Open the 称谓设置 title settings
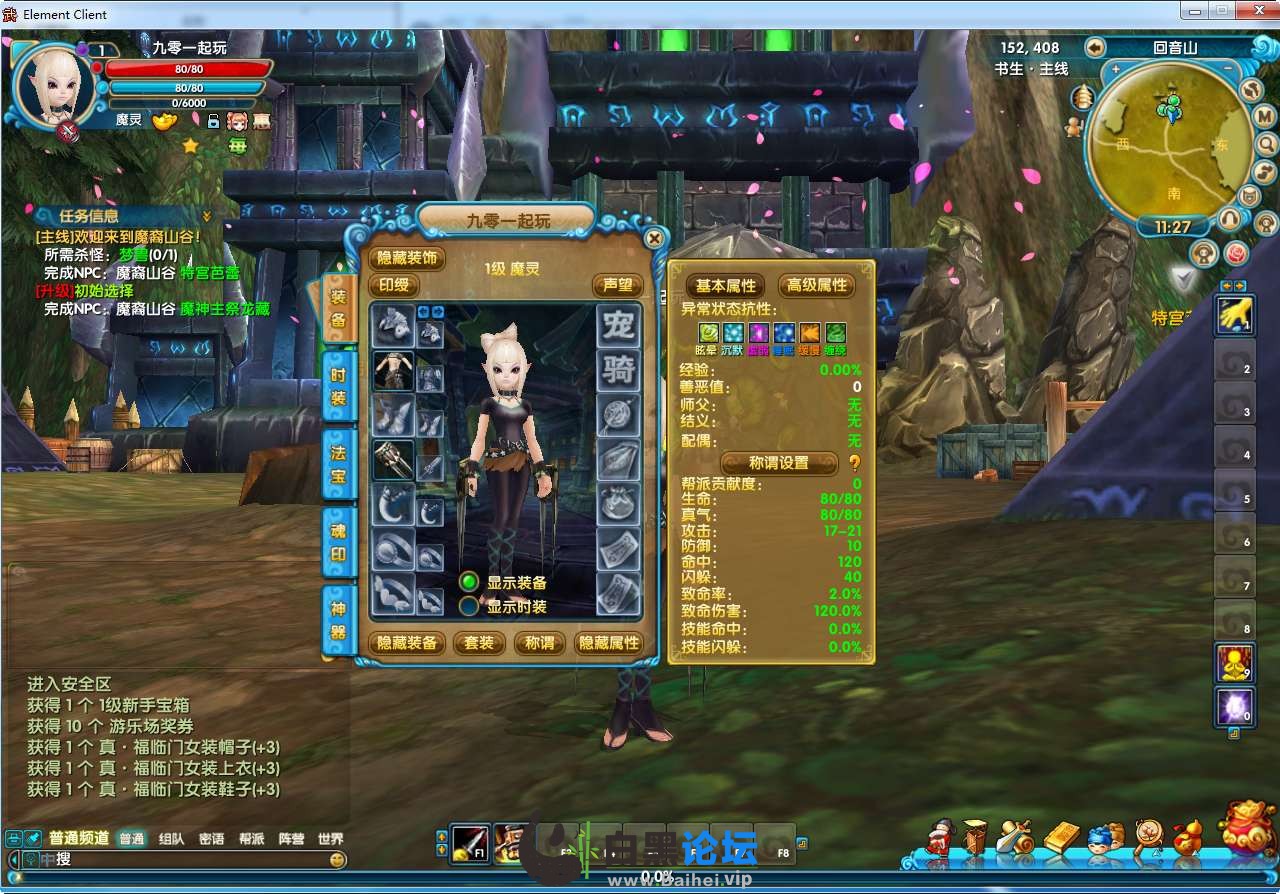 tap(779, 463)
